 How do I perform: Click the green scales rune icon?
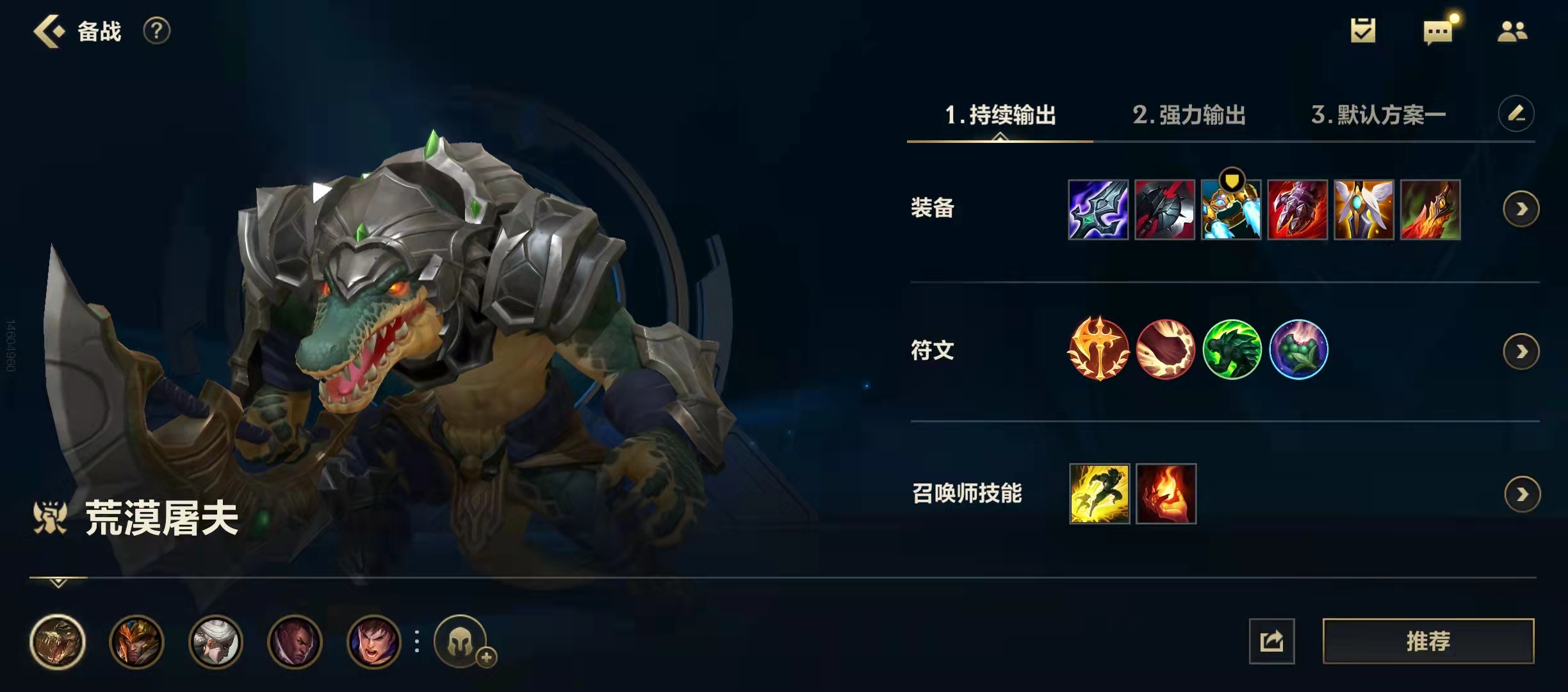pyautogui.click(x=1231, y=349)
